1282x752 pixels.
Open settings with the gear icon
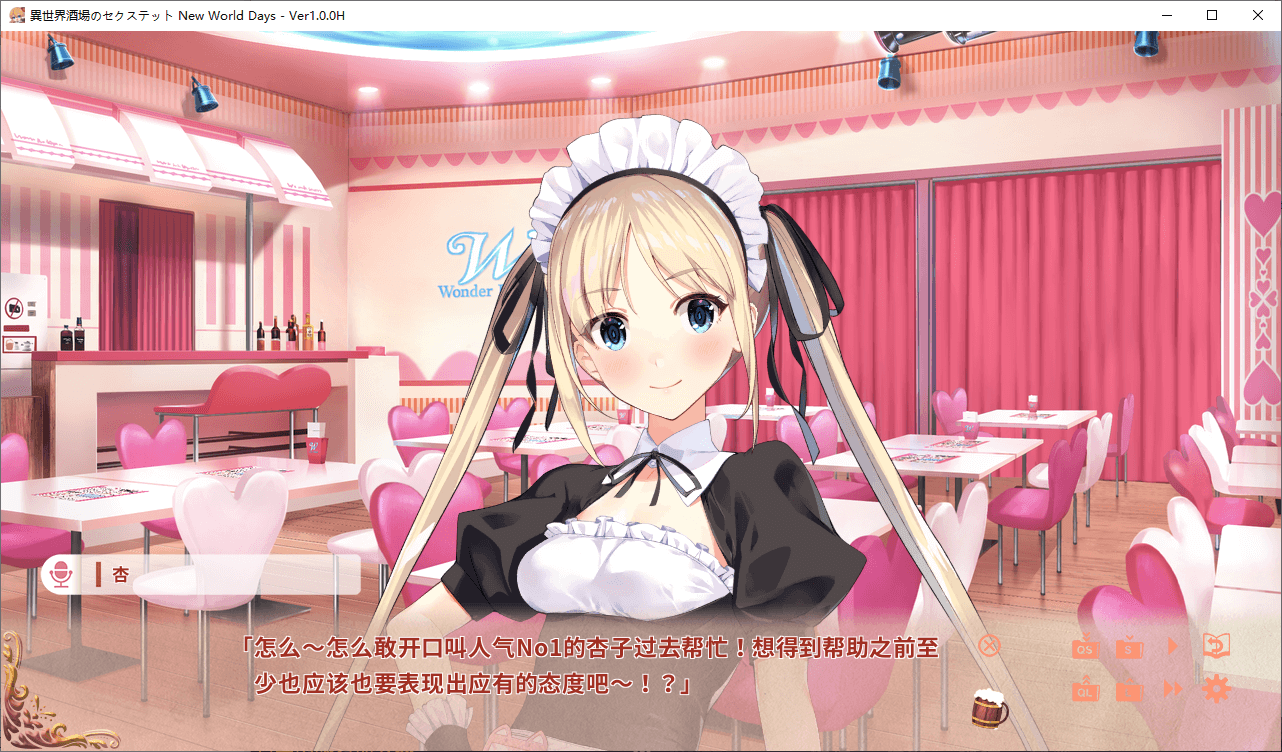1215,689
